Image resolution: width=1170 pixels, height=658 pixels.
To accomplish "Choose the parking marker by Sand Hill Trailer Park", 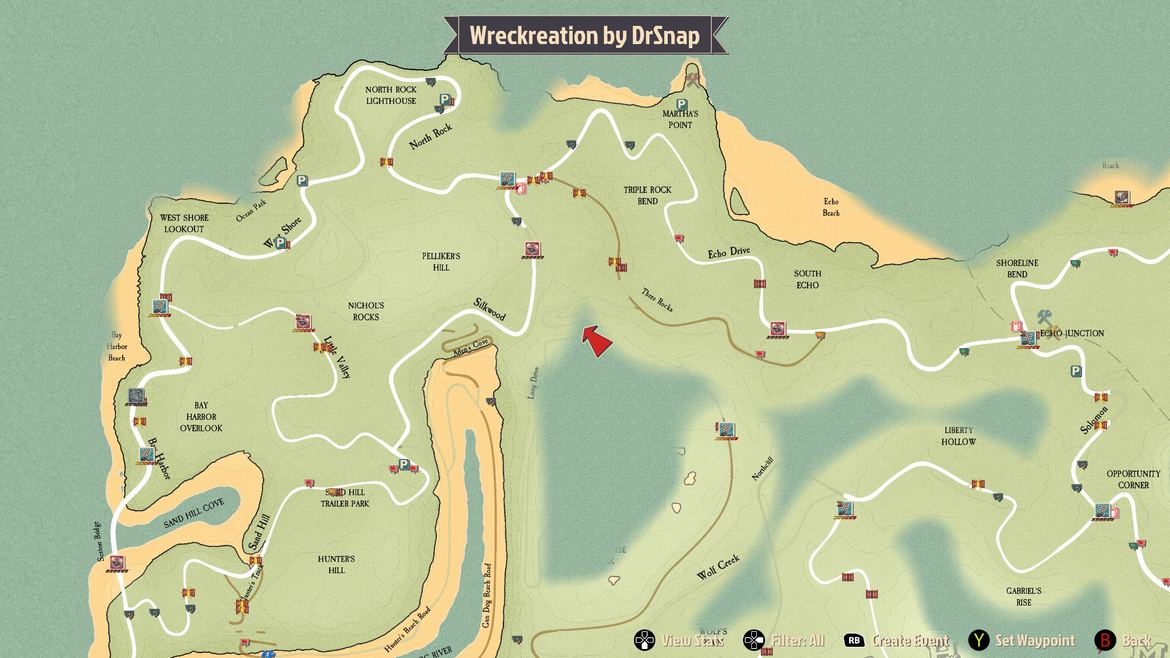I will pyautogui.click(x=403, y=465).
